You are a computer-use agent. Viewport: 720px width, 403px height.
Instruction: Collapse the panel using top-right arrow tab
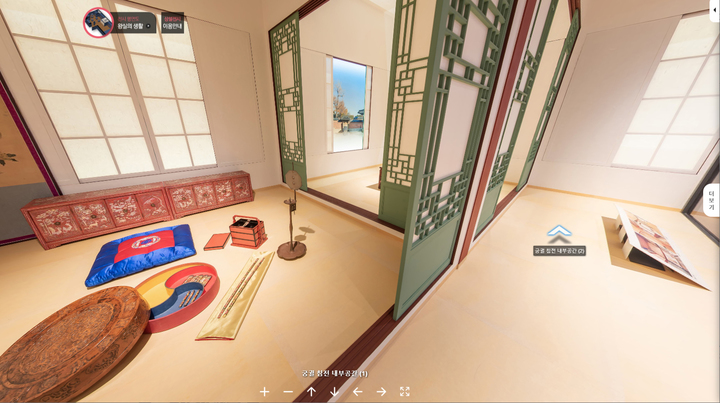(714, 9)
